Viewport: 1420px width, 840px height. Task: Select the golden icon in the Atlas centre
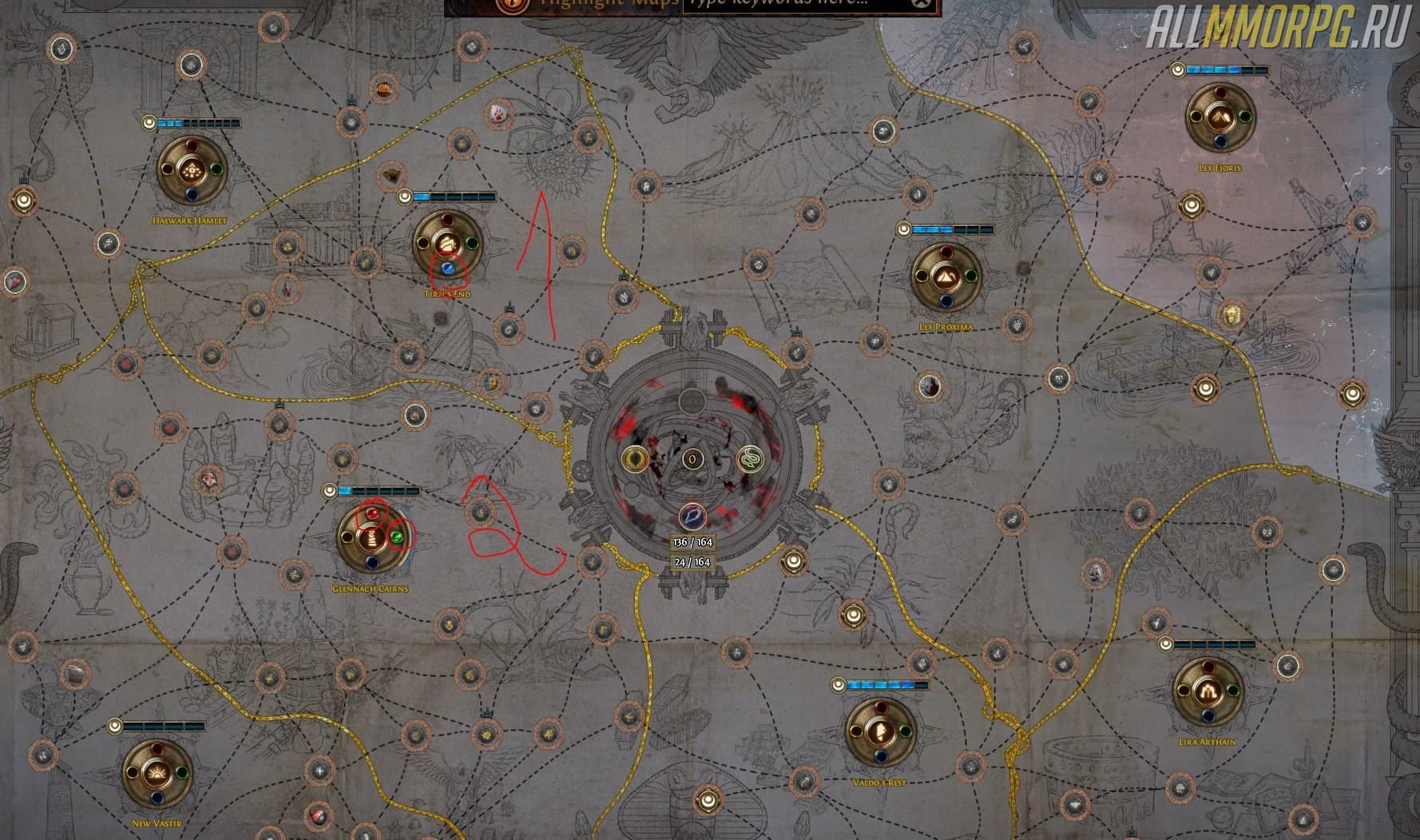coord(637,459)
